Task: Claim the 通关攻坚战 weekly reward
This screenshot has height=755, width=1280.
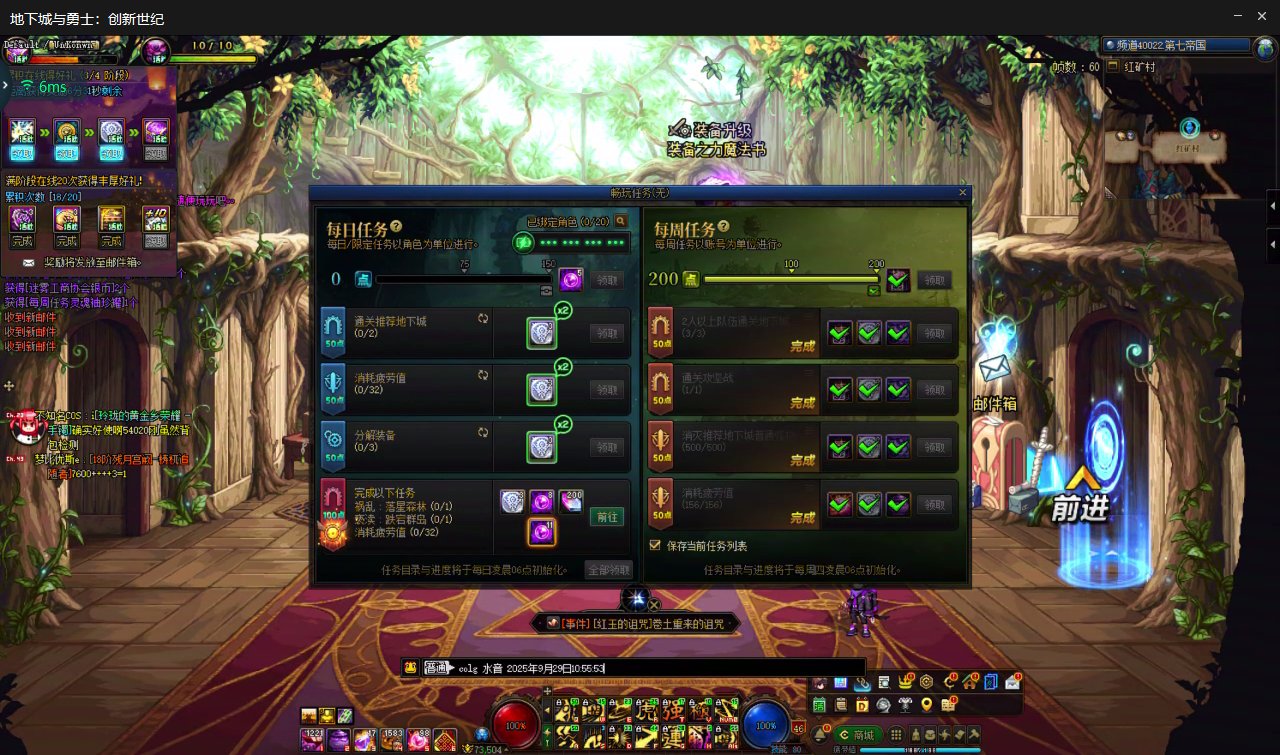Action: [934, 390]
